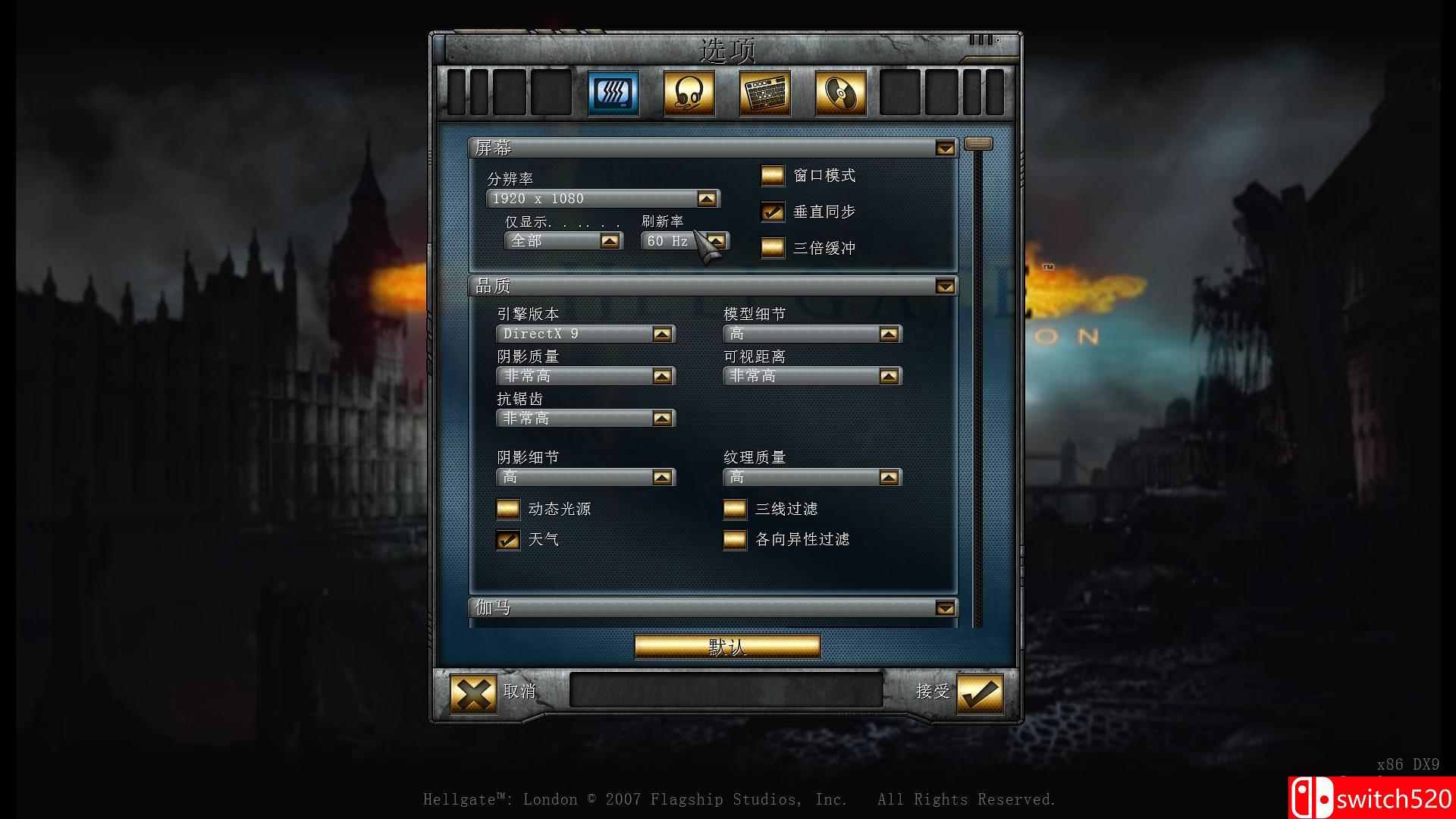Image resolution: width=1456 pixels, height=819 pixels.
Task: Open the visible distance 可视距离 dropdown arrow
Action: pos(889,375)
